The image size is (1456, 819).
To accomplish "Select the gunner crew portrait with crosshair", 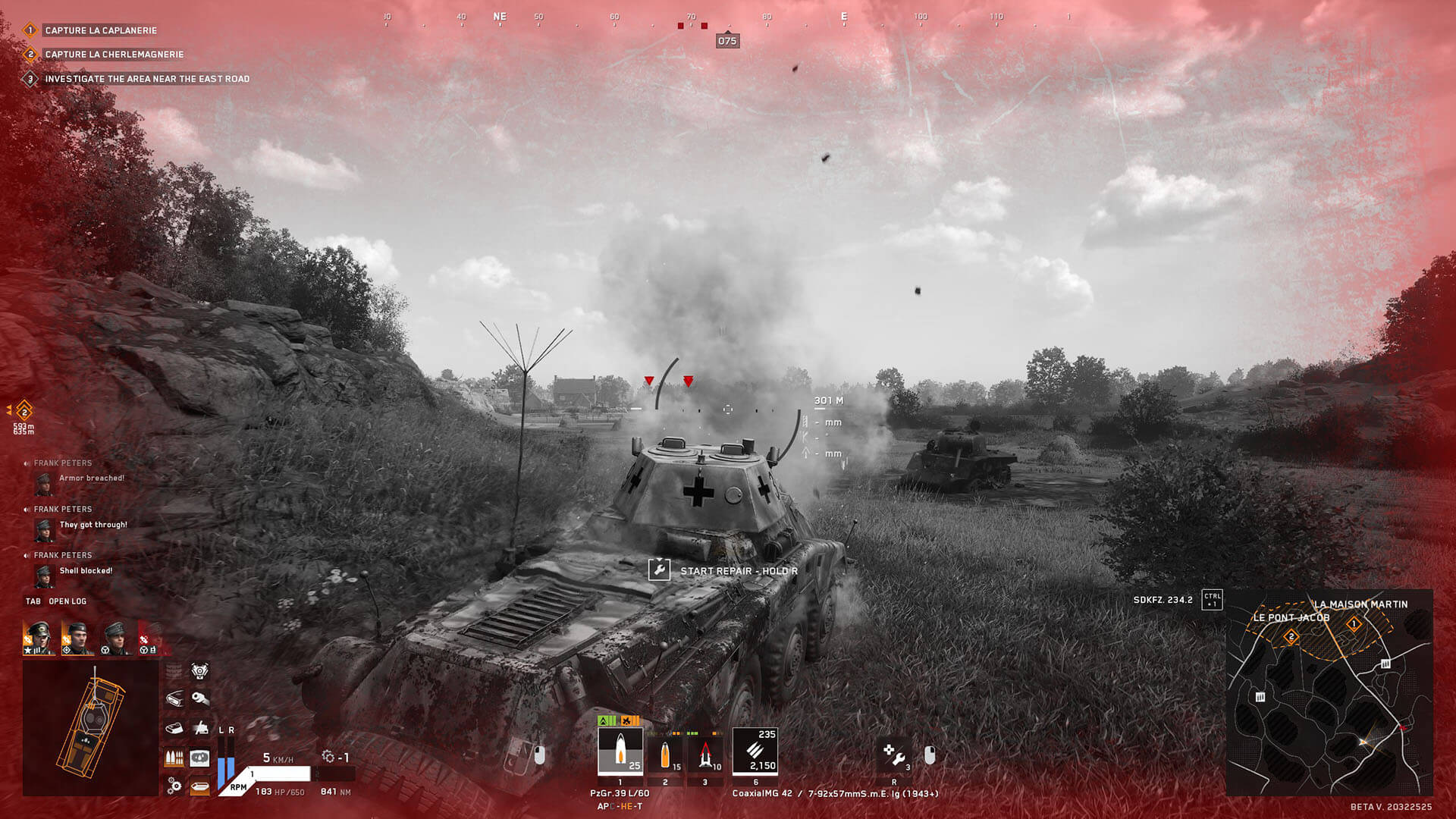I will tap(77, 638).
